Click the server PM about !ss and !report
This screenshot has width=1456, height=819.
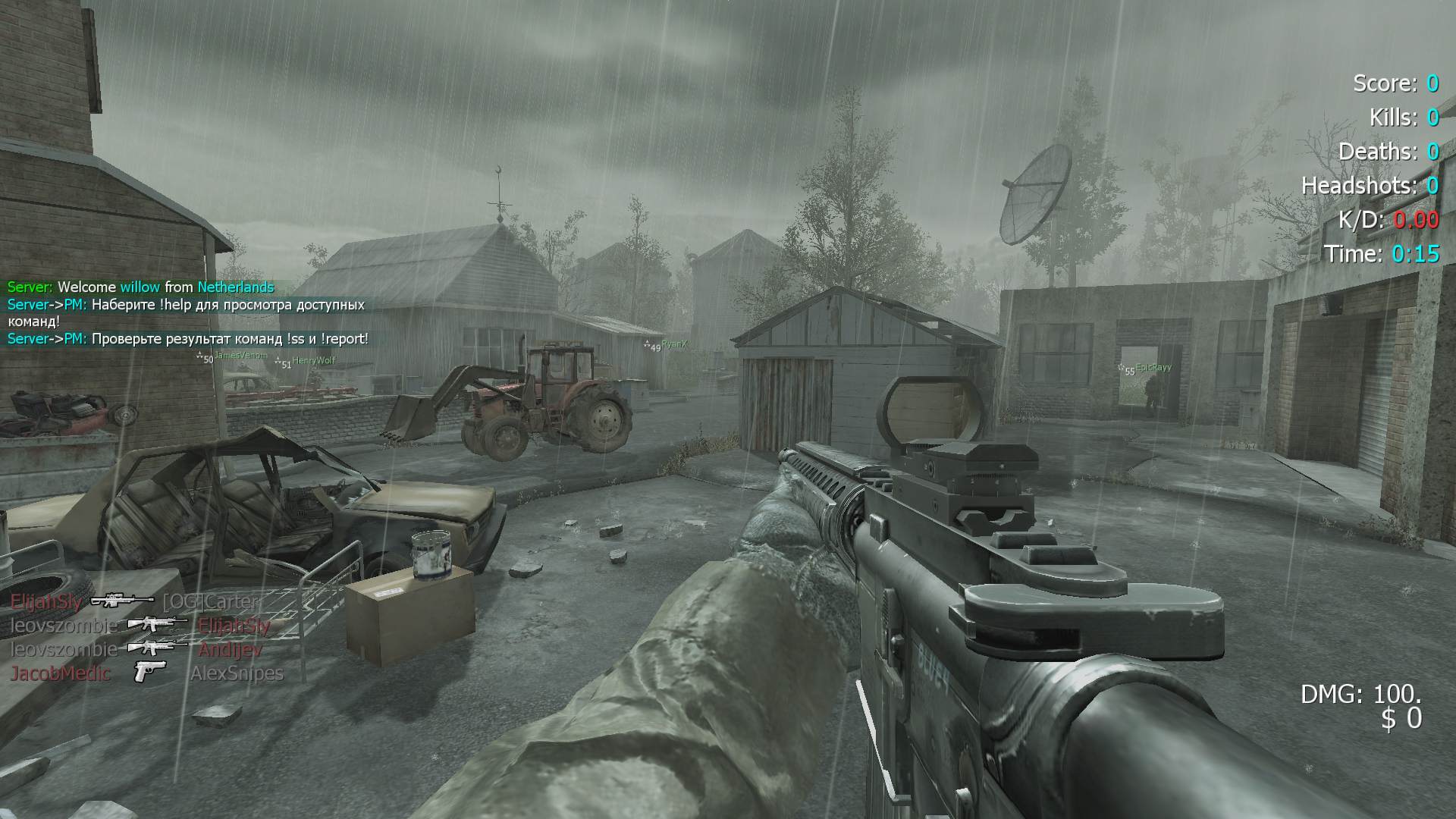(x=187, y=339)
